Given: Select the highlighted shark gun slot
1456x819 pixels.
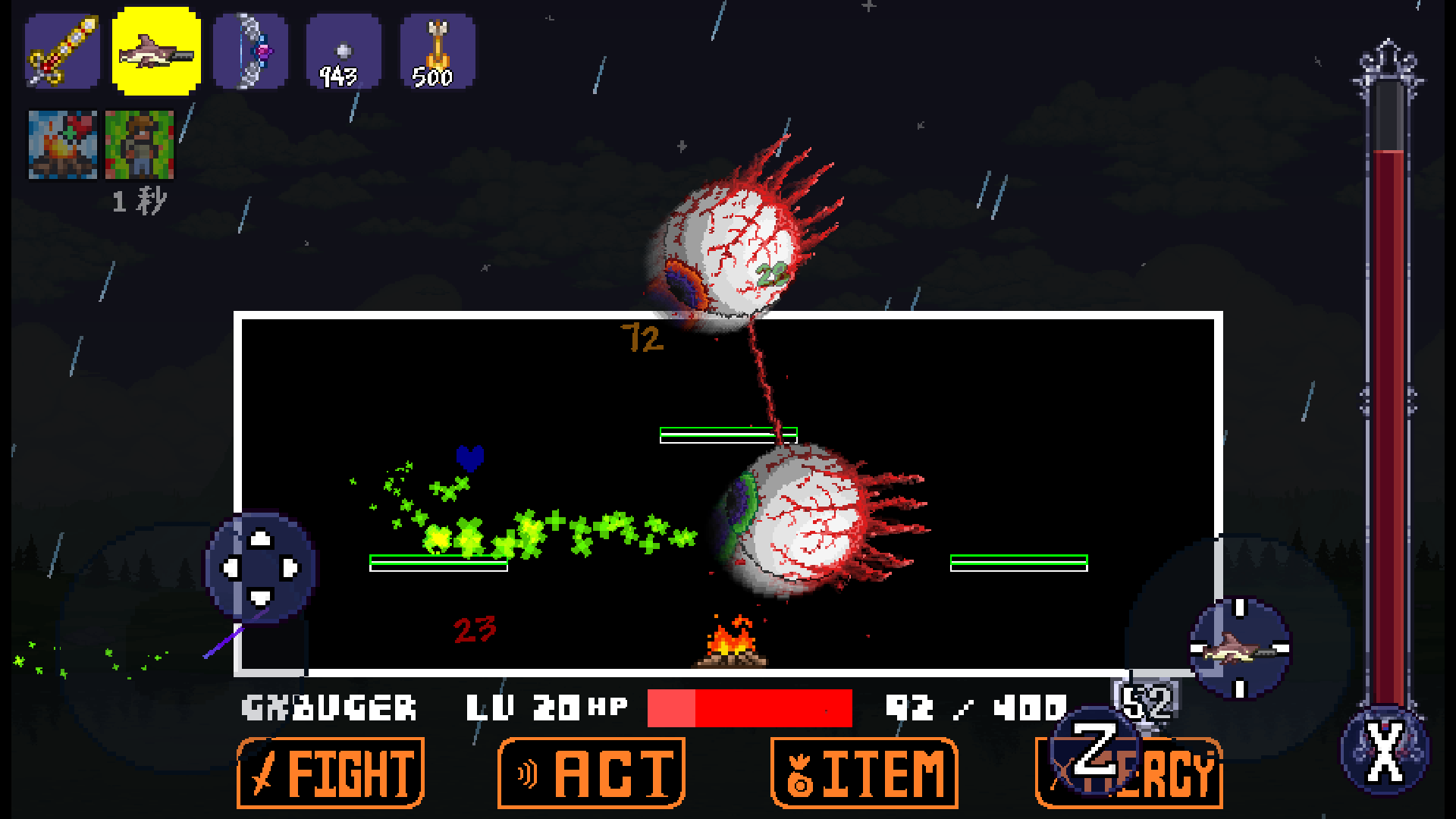Looking at the screenshot, I should (156, 52).
